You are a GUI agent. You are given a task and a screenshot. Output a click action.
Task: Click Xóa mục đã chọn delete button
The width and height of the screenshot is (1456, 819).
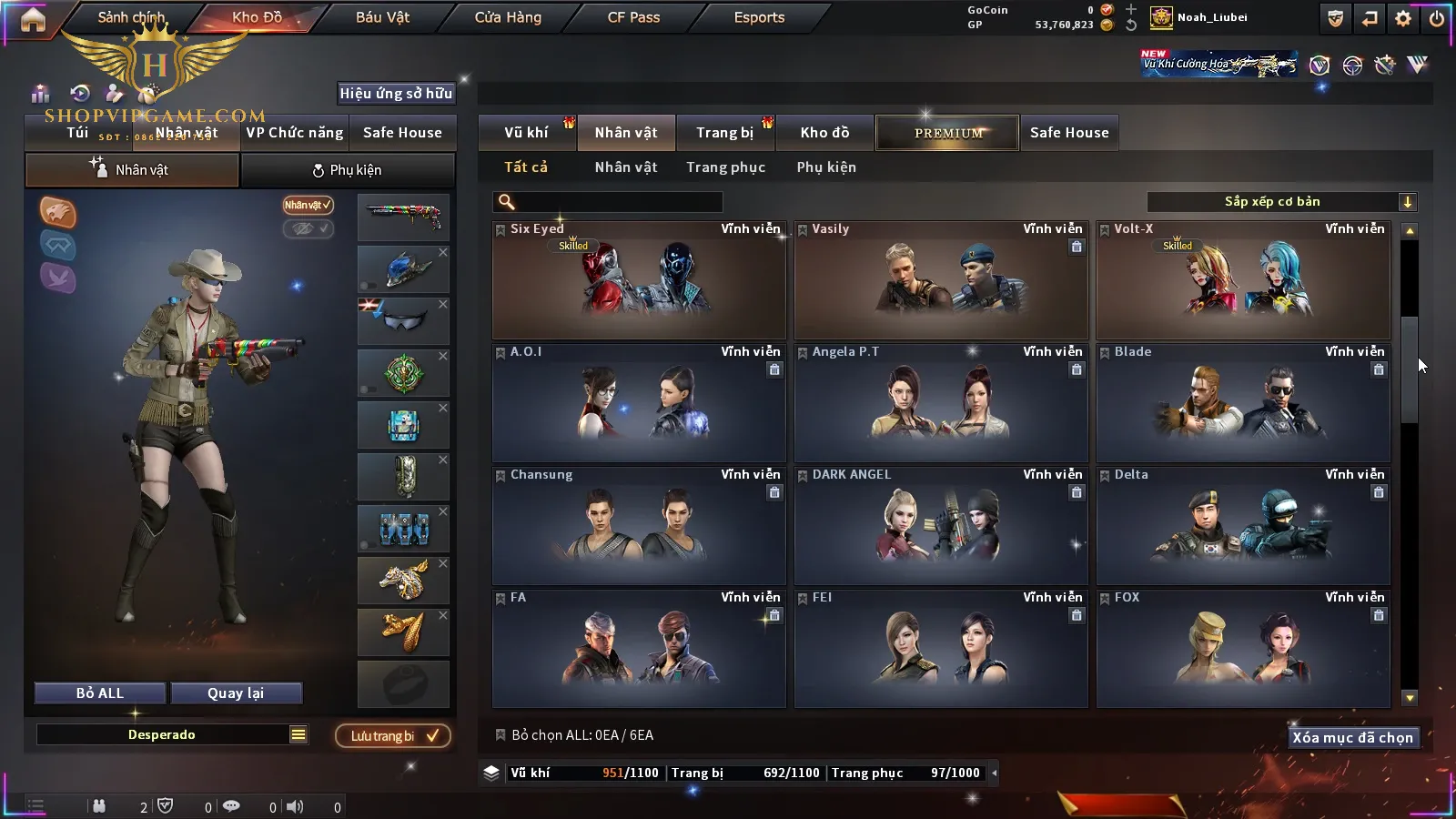click(1352, 738)
